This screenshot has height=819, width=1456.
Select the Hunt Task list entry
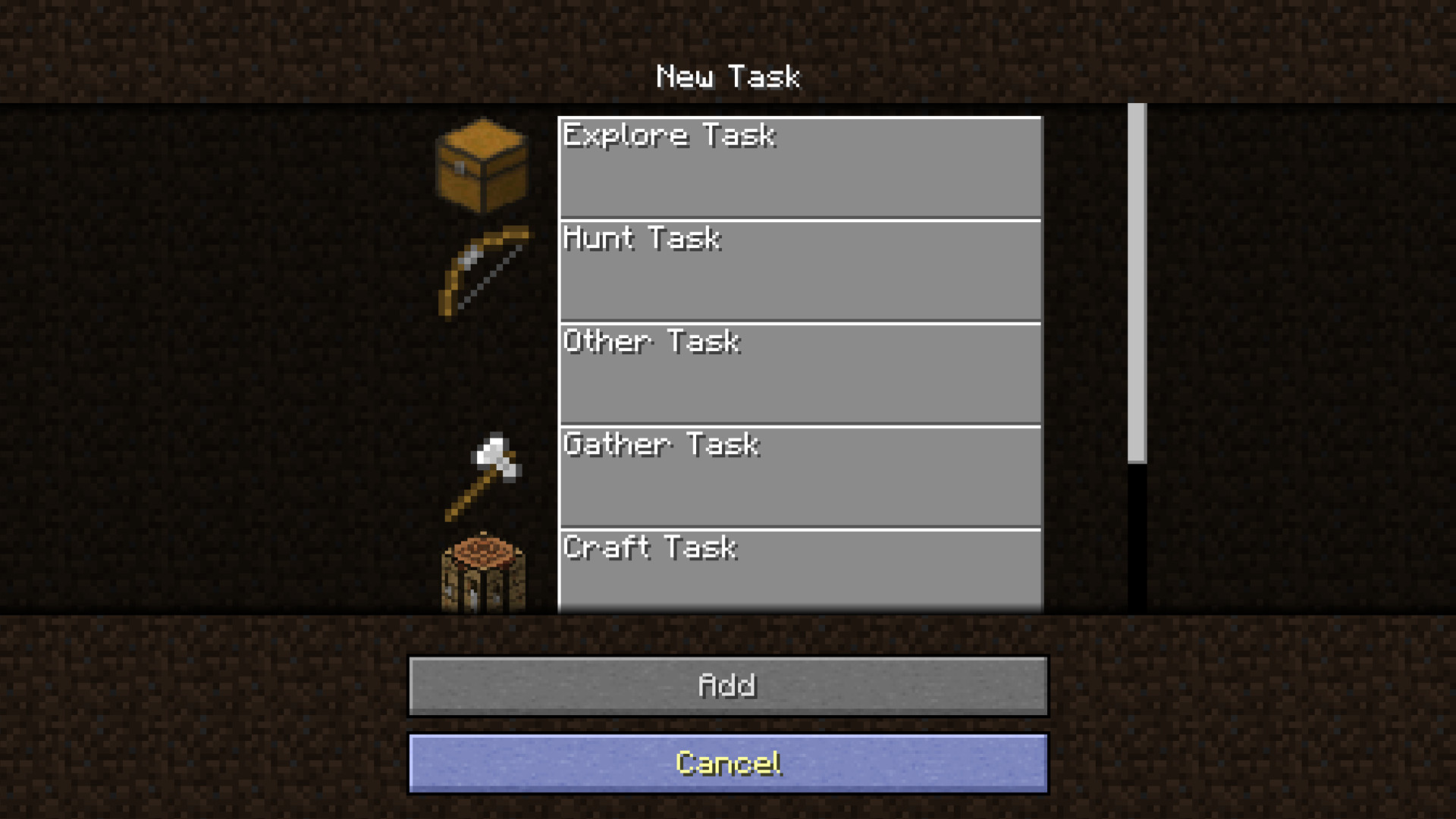point(796,270)
